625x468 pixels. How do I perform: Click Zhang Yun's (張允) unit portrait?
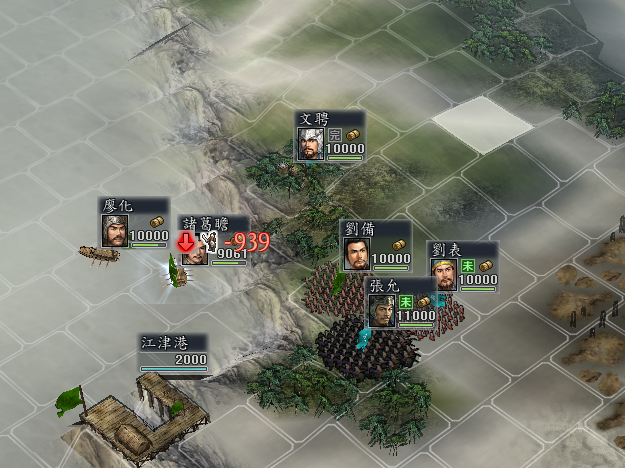[x=382, y=310]
